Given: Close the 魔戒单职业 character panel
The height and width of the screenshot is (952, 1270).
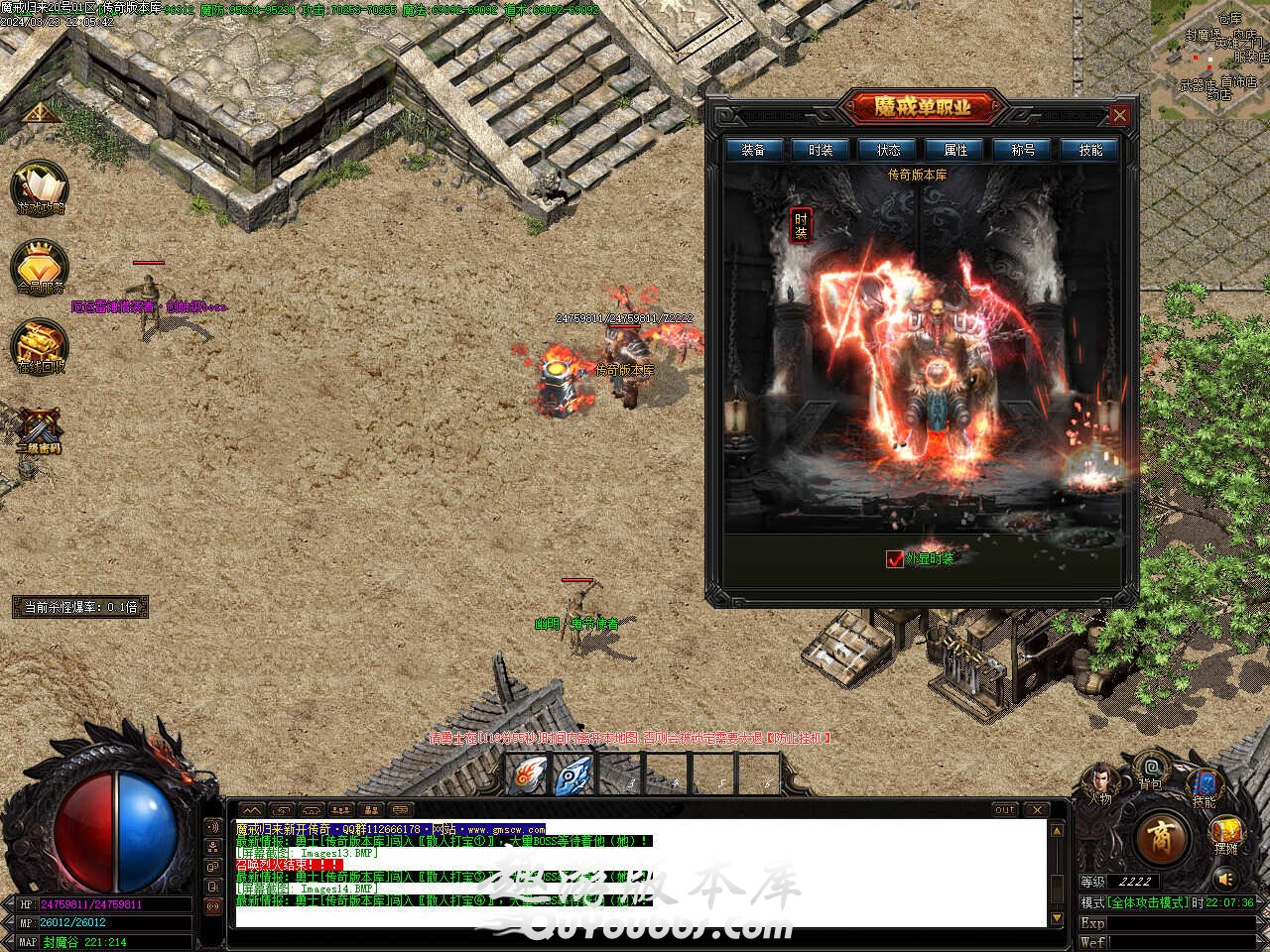Looking at the screenshot, I should click(x=1119, y=115).
